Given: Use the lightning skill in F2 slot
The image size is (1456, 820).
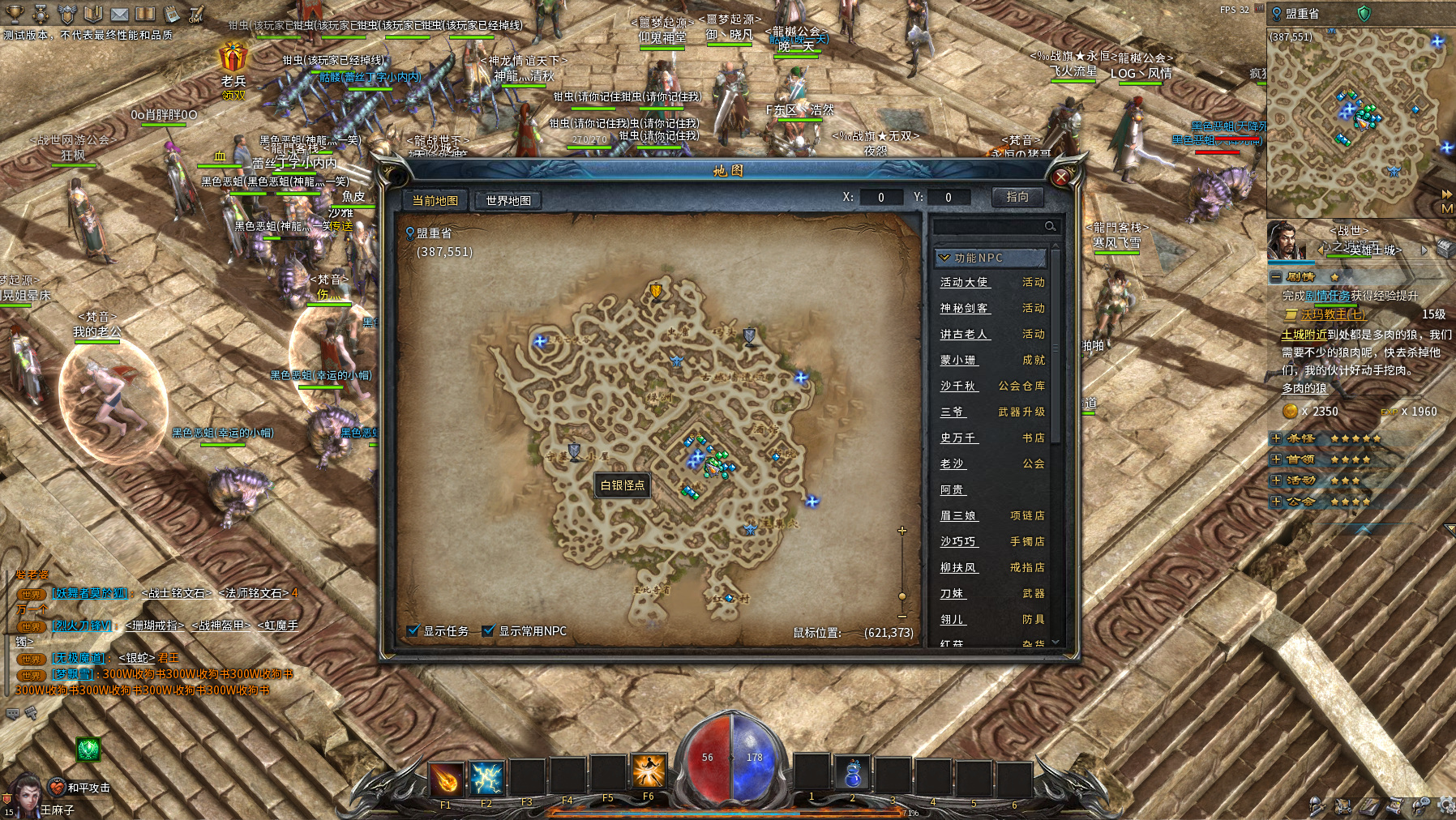Looking at the screenshot, I should pos(486,778).
